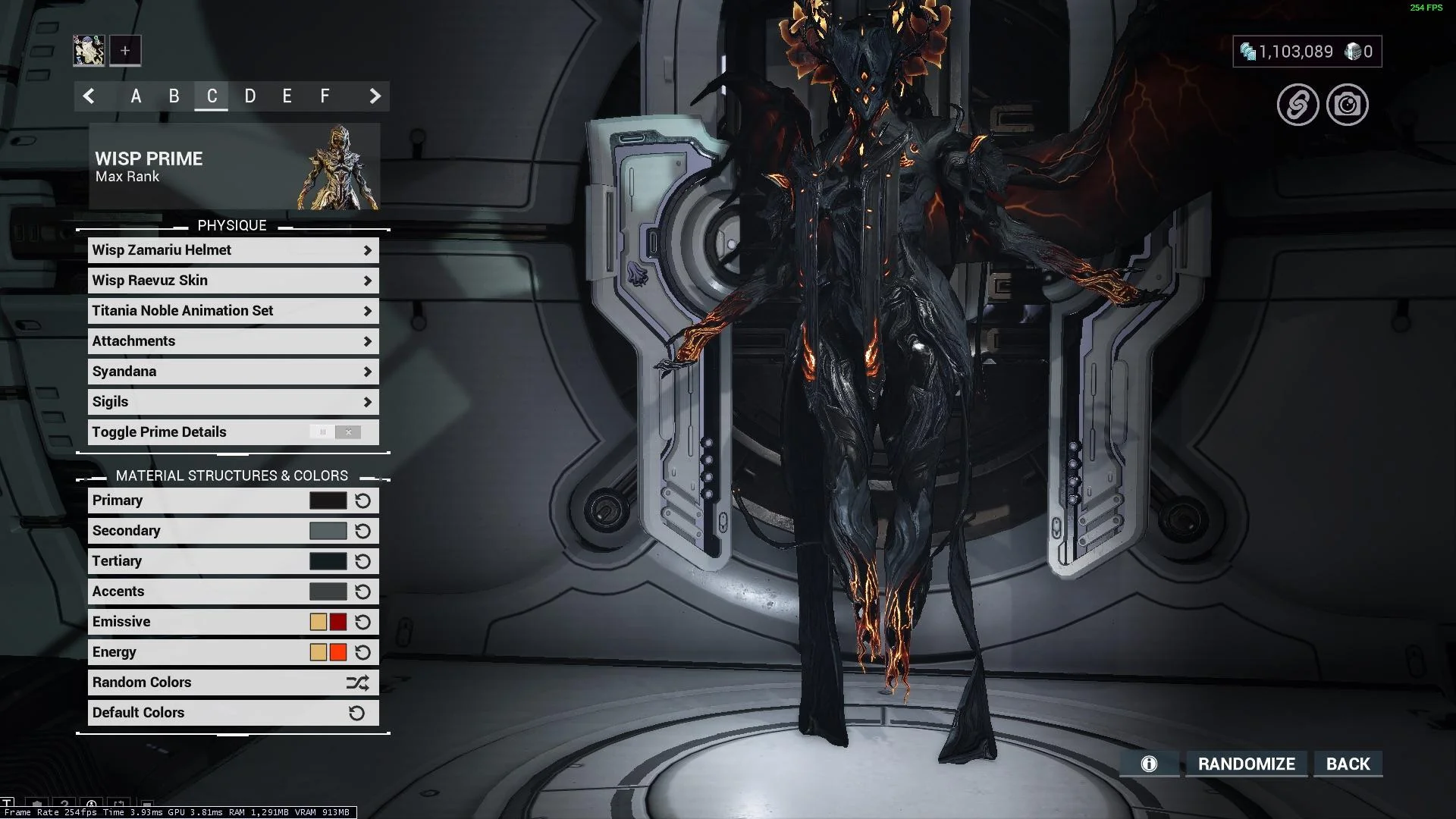This screenshot has width=1456, height=819.
Task: Select the orange Energy color swatch
Action: 338,652
